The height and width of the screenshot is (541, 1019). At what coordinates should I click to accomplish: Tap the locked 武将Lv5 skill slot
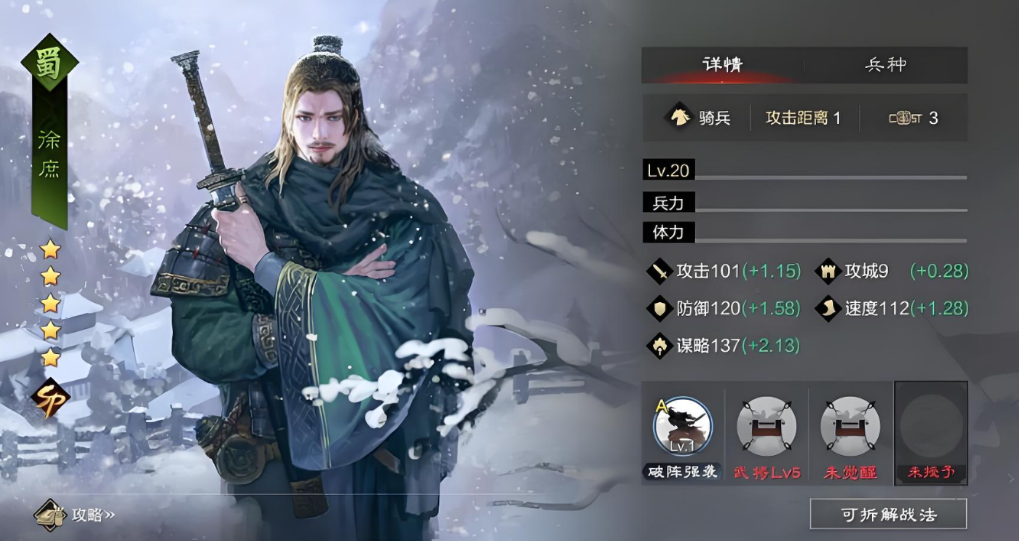(766, 427)
